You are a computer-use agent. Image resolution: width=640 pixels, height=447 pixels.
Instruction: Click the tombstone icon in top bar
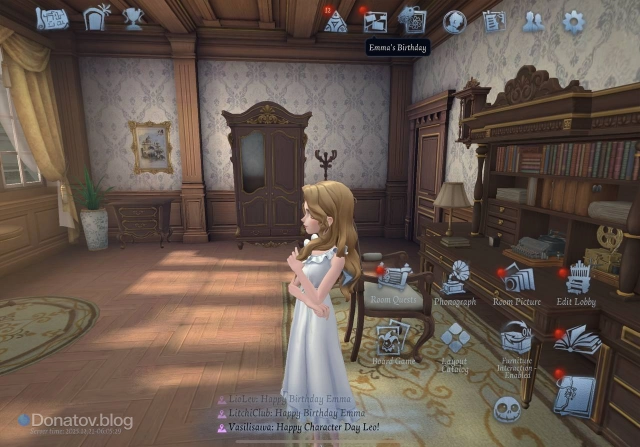click(98, 18)
